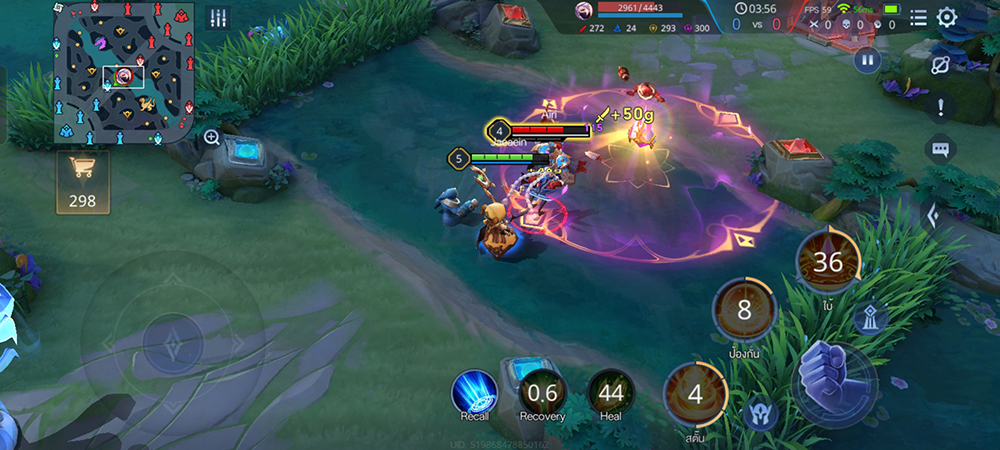Expand the side panel arrow

[930, 215]
